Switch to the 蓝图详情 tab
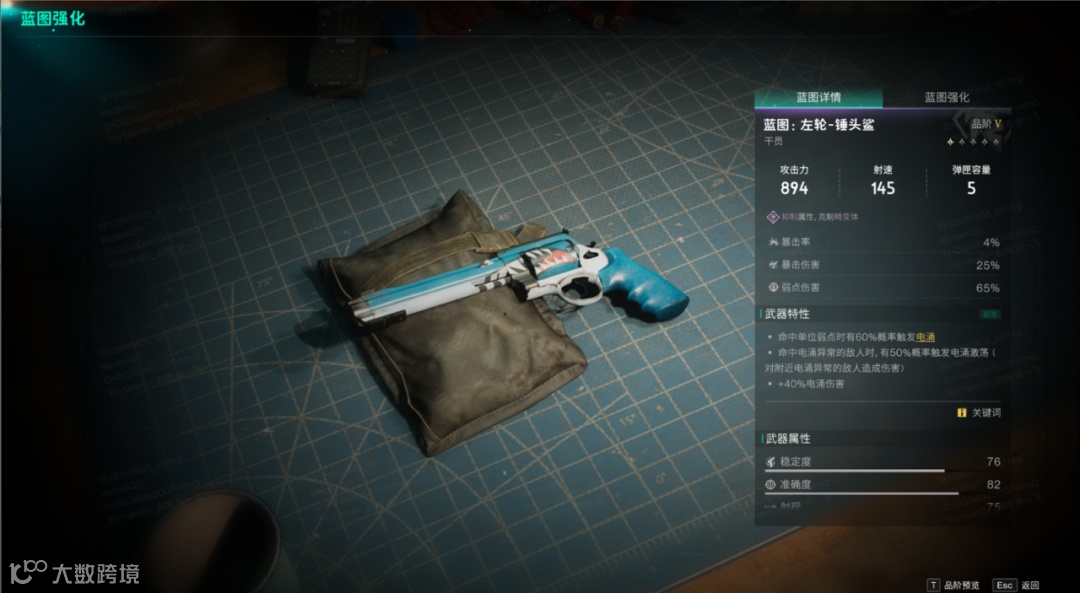Viewport: 1080px width, 593px height. click(x=818, y=98)
